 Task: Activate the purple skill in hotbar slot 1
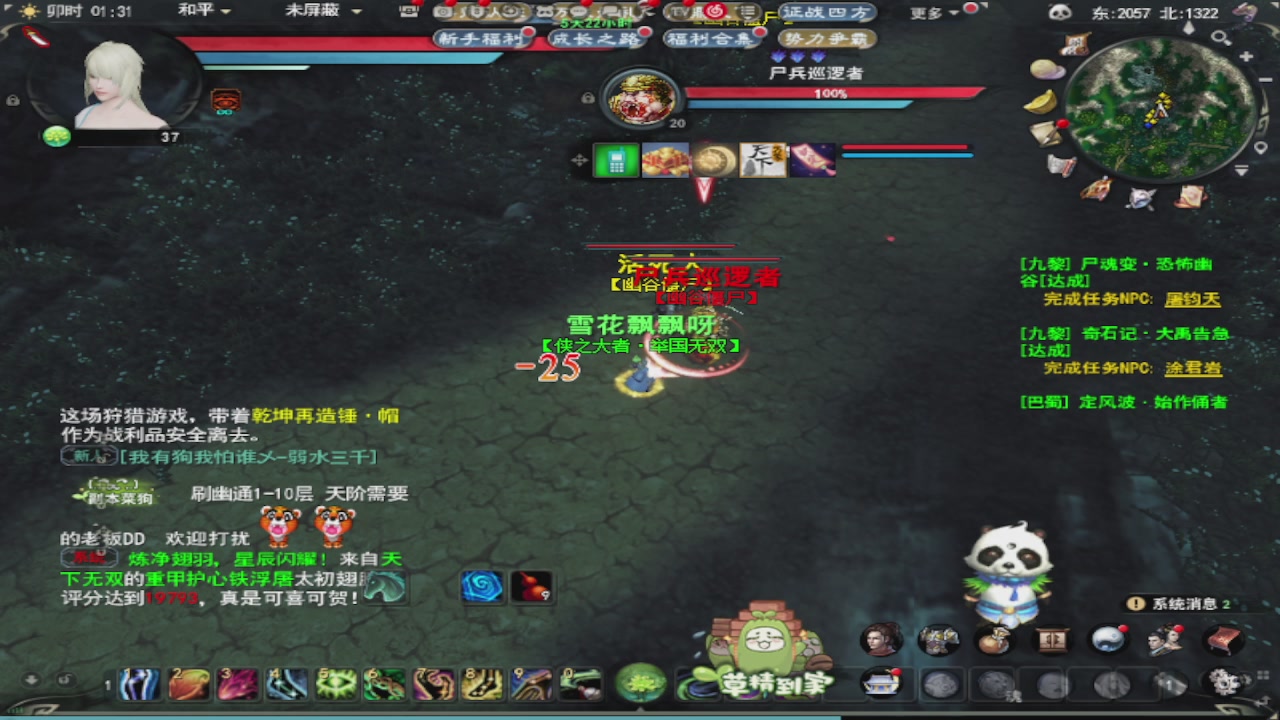(x=139, y=685)
